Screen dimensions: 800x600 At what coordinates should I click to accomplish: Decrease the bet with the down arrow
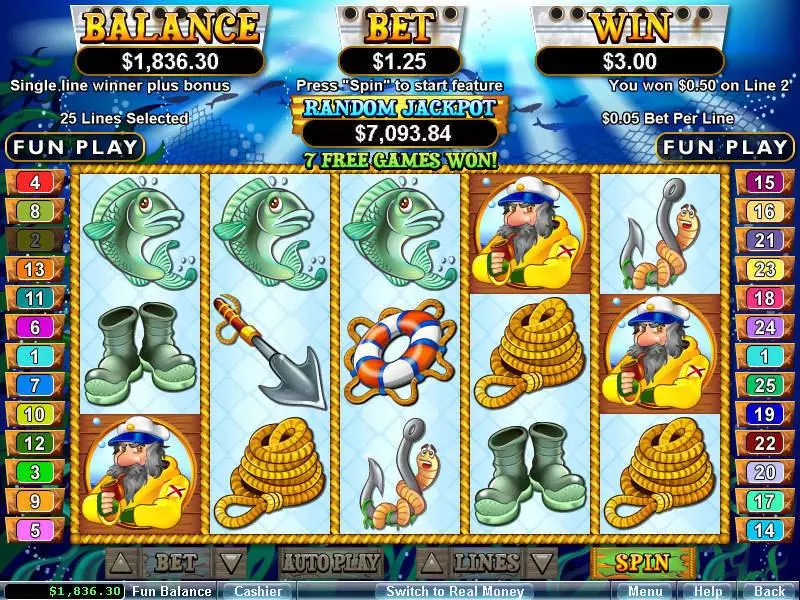point(230,562)
